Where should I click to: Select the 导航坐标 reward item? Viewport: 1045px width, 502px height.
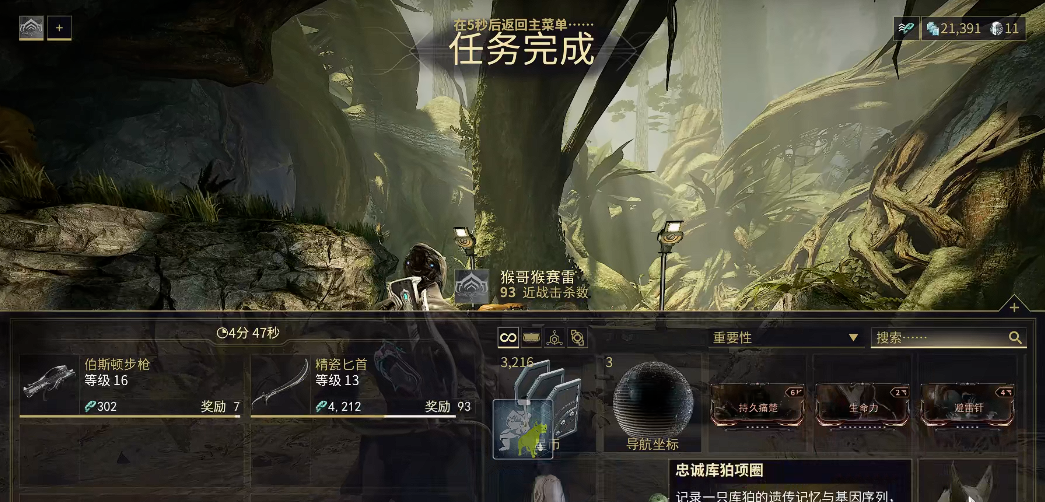652,405
